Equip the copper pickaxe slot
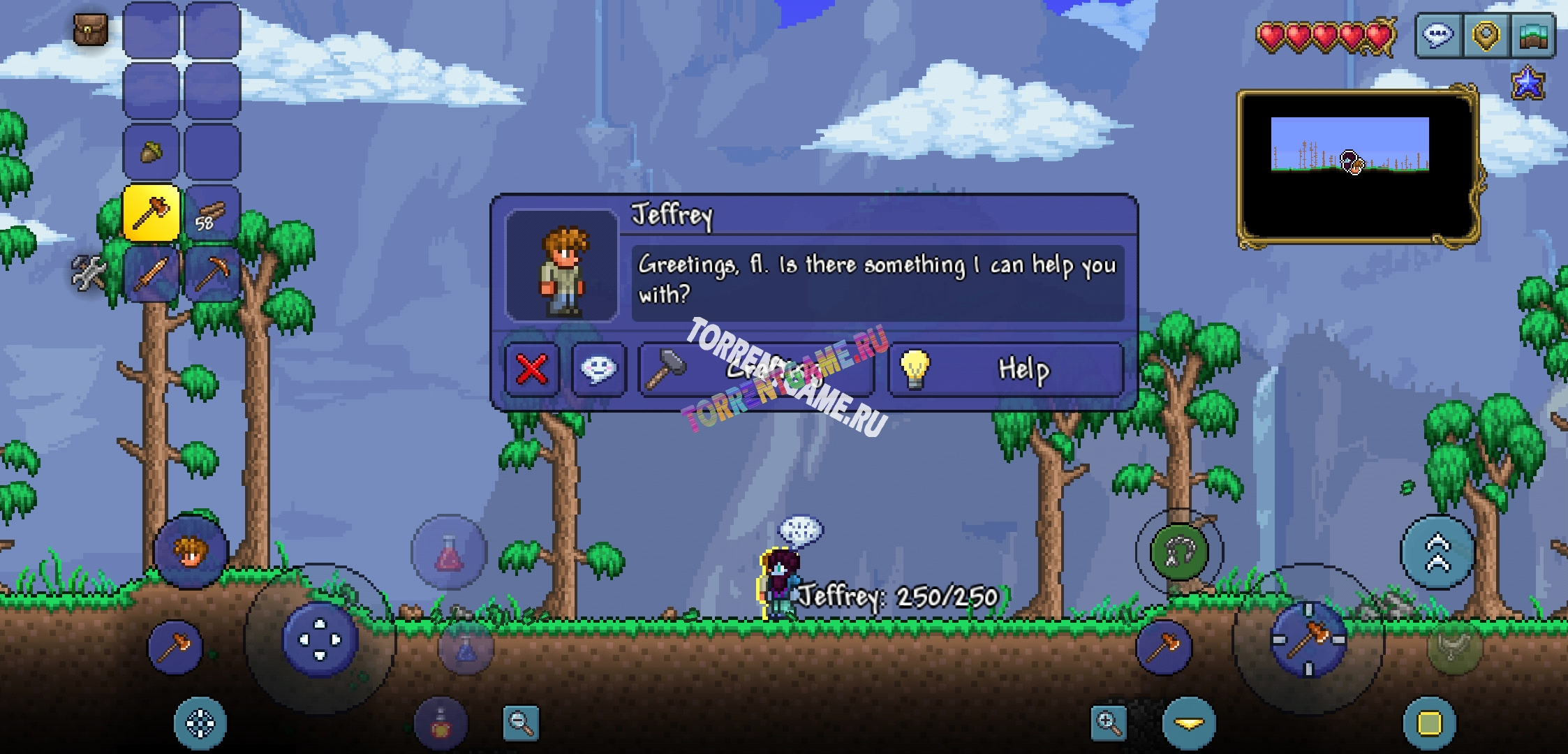The height and width of the screenshot is (754, 1568). point(212,273)
